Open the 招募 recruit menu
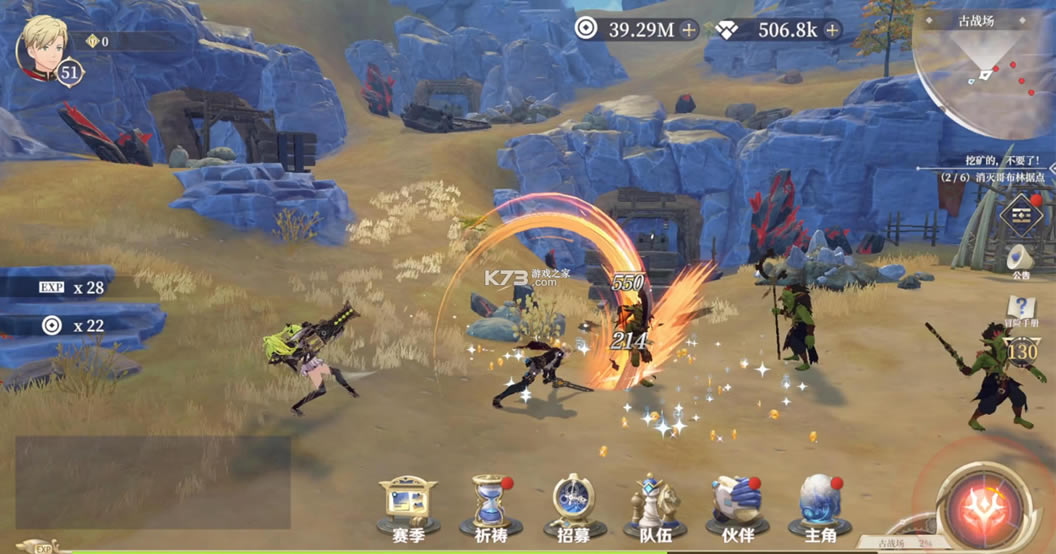 (573, 505)
